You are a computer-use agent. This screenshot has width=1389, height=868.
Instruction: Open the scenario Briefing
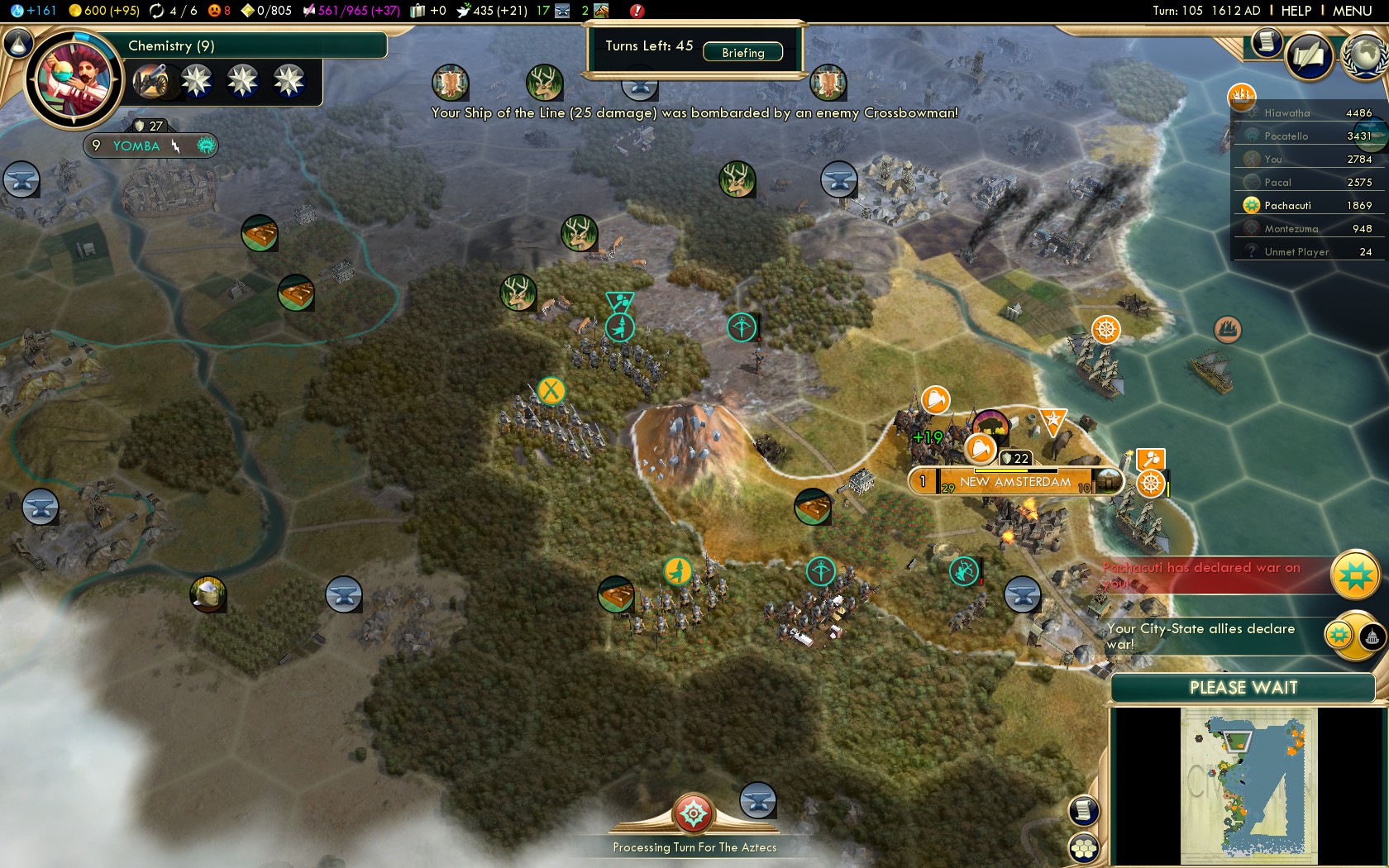(742, 52)
